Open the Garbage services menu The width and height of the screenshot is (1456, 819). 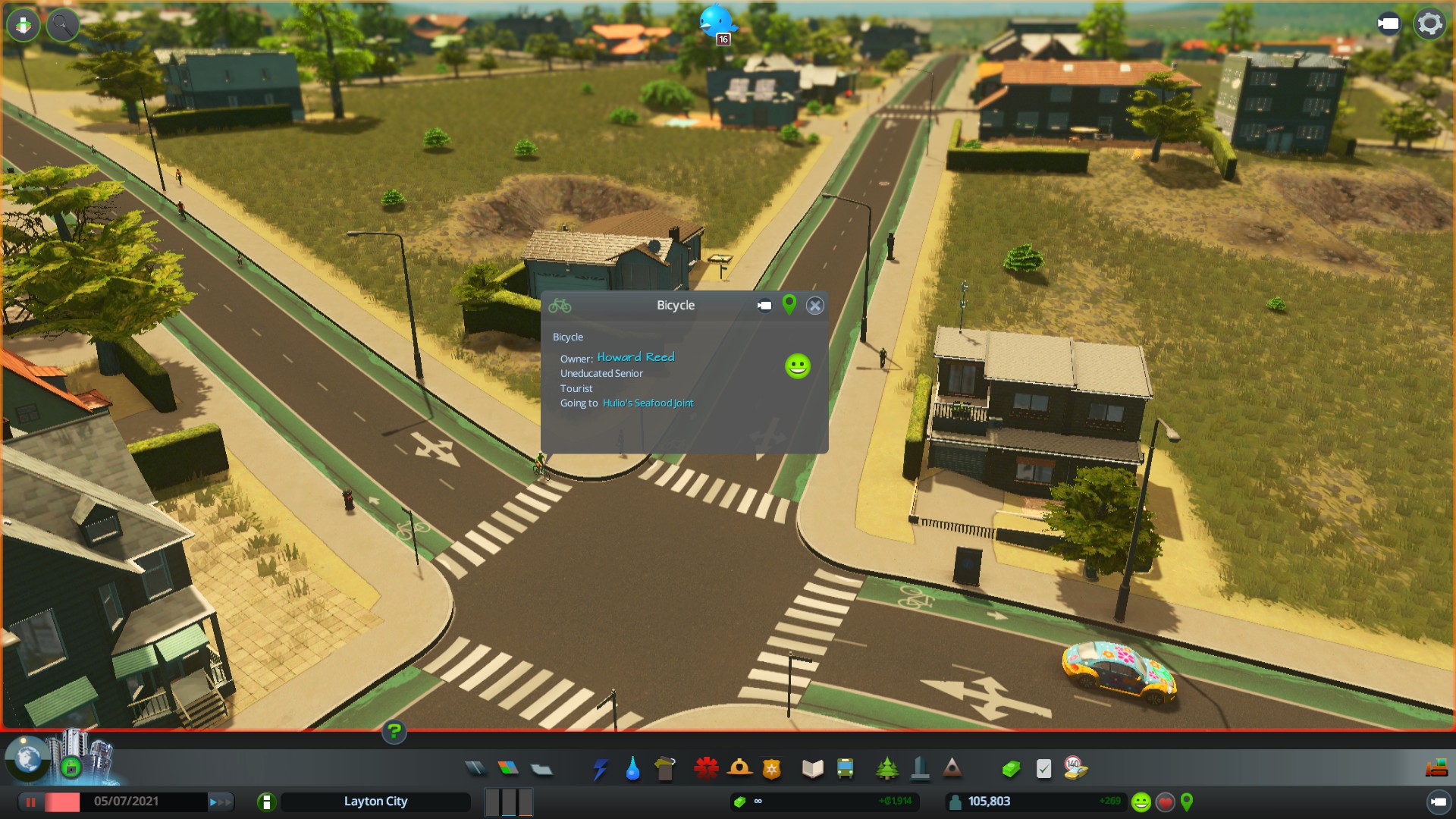pos(665,769)
